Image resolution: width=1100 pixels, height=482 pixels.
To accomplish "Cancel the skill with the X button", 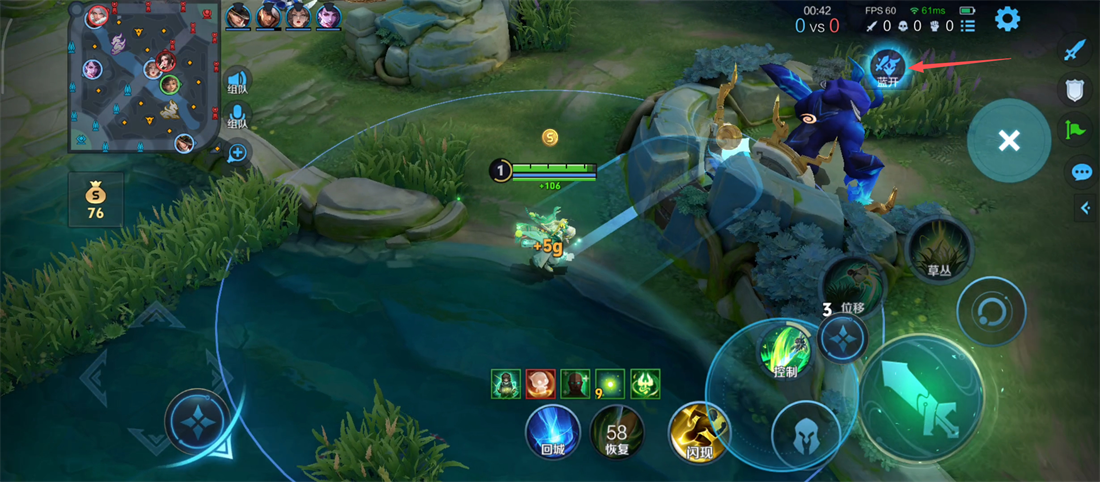I will [1008, 141].
